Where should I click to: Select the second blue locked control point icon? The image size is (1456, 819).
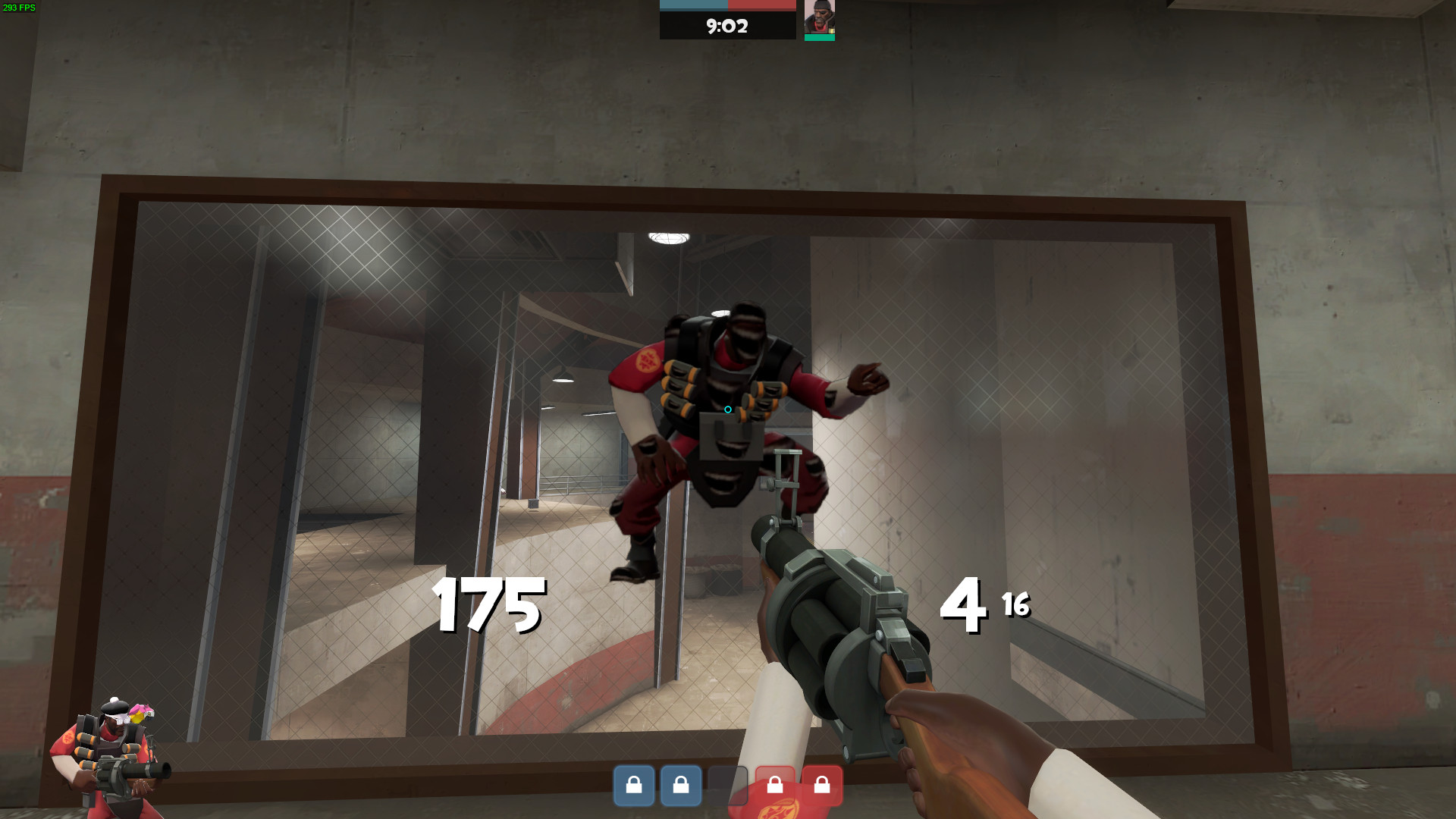pyautogui.click(x=680, y=785)
